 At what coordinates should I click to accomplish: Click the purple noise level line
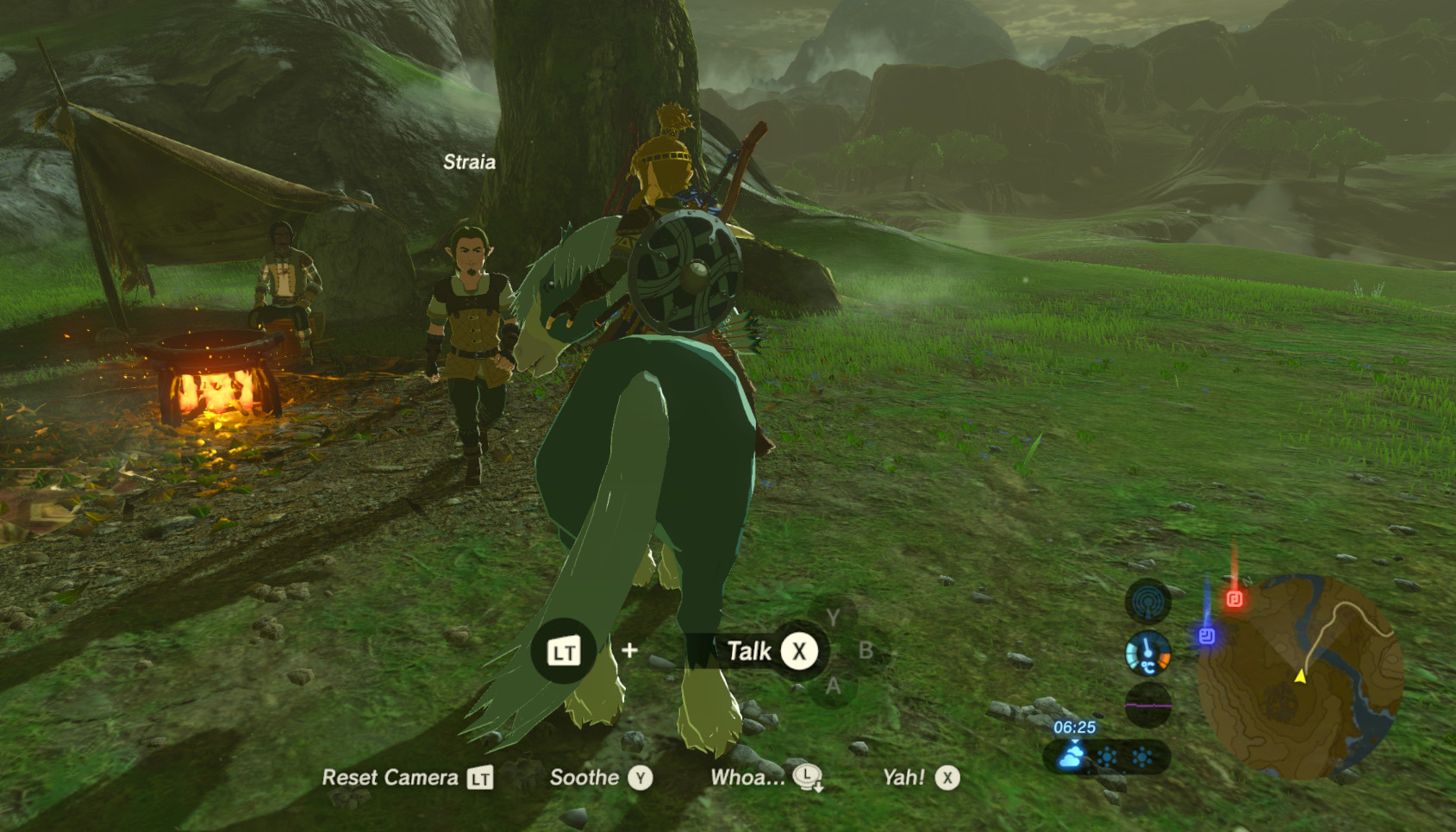[1148, 704]
